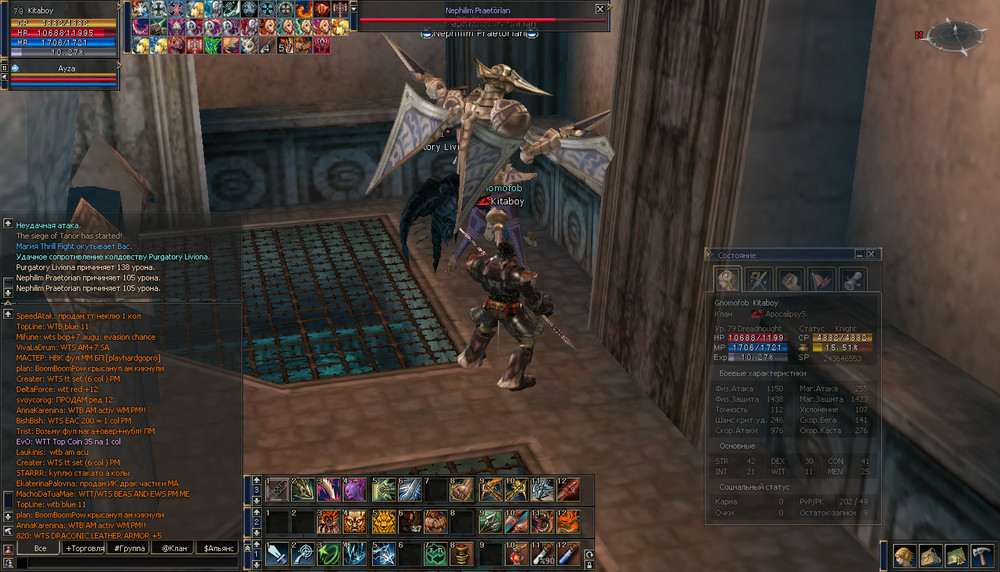Trigger the golden lion face skill
The width and height of the screenshot is (1000, 572).
[384, 521]
